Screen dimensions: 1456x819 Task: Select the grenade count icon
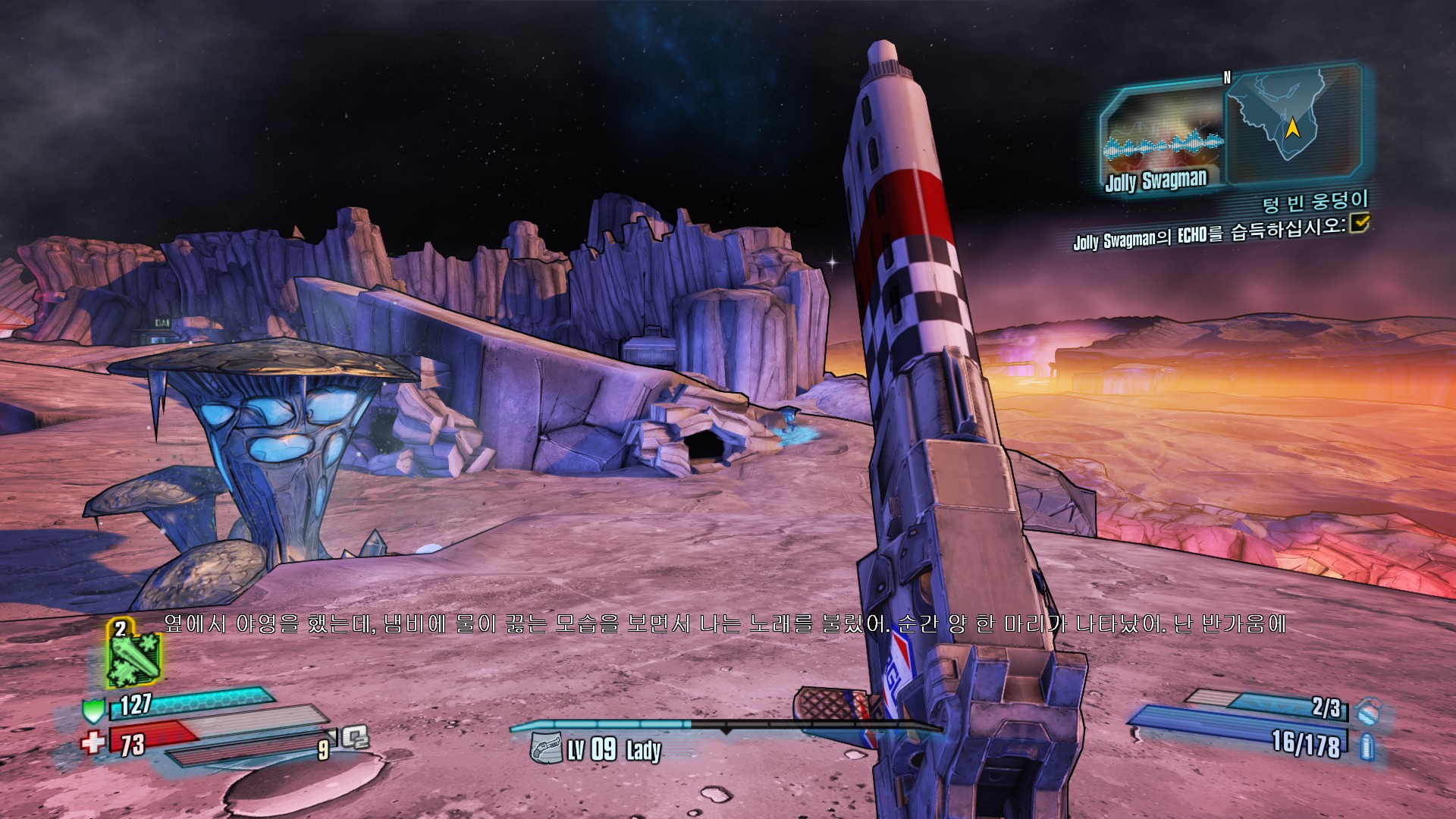coord(1367,711)
